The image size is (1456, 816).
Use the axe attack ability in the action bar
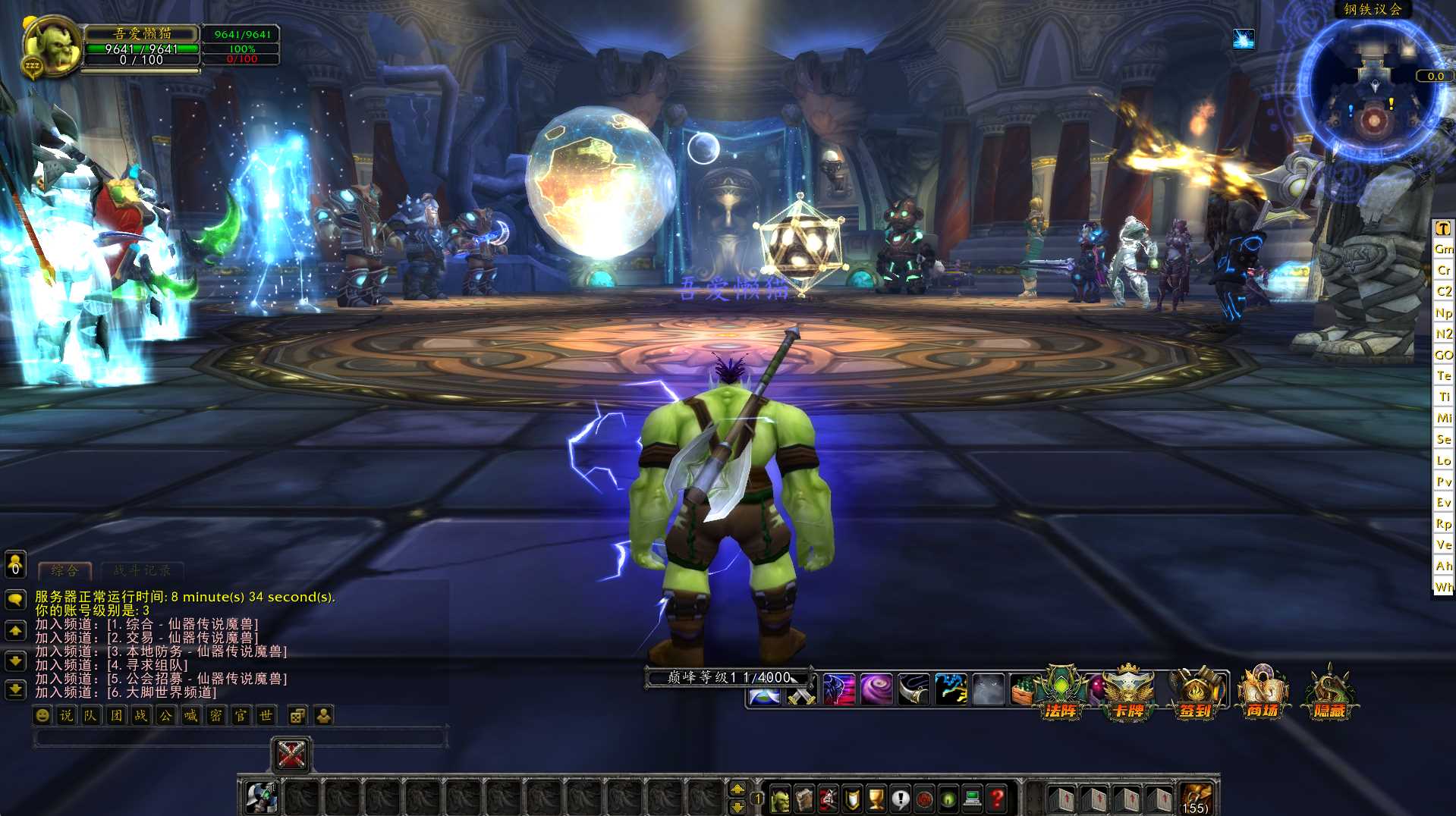[262, 798]
